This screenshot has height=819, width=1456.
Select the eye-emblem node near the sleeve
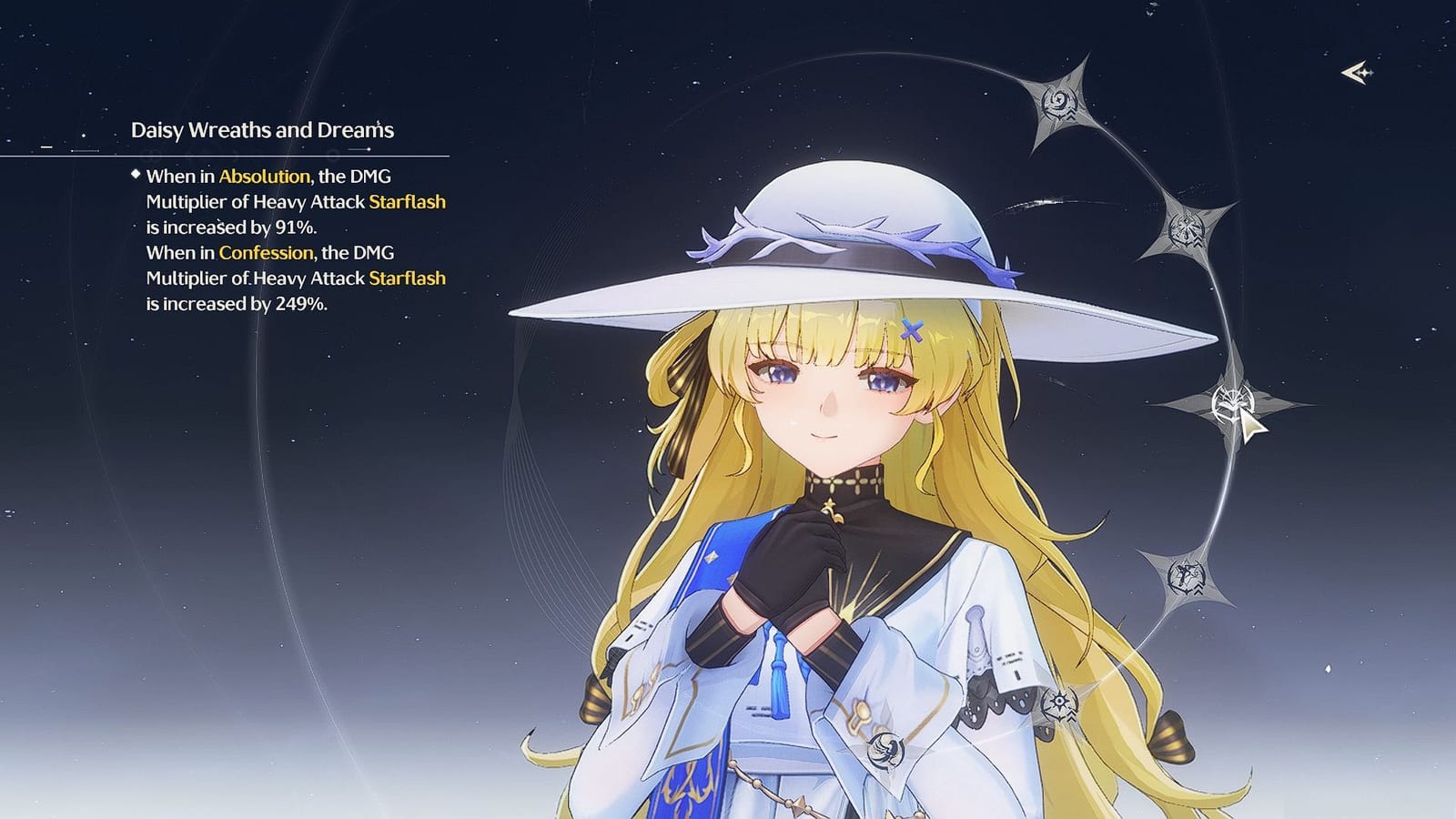click(1058, 701)
